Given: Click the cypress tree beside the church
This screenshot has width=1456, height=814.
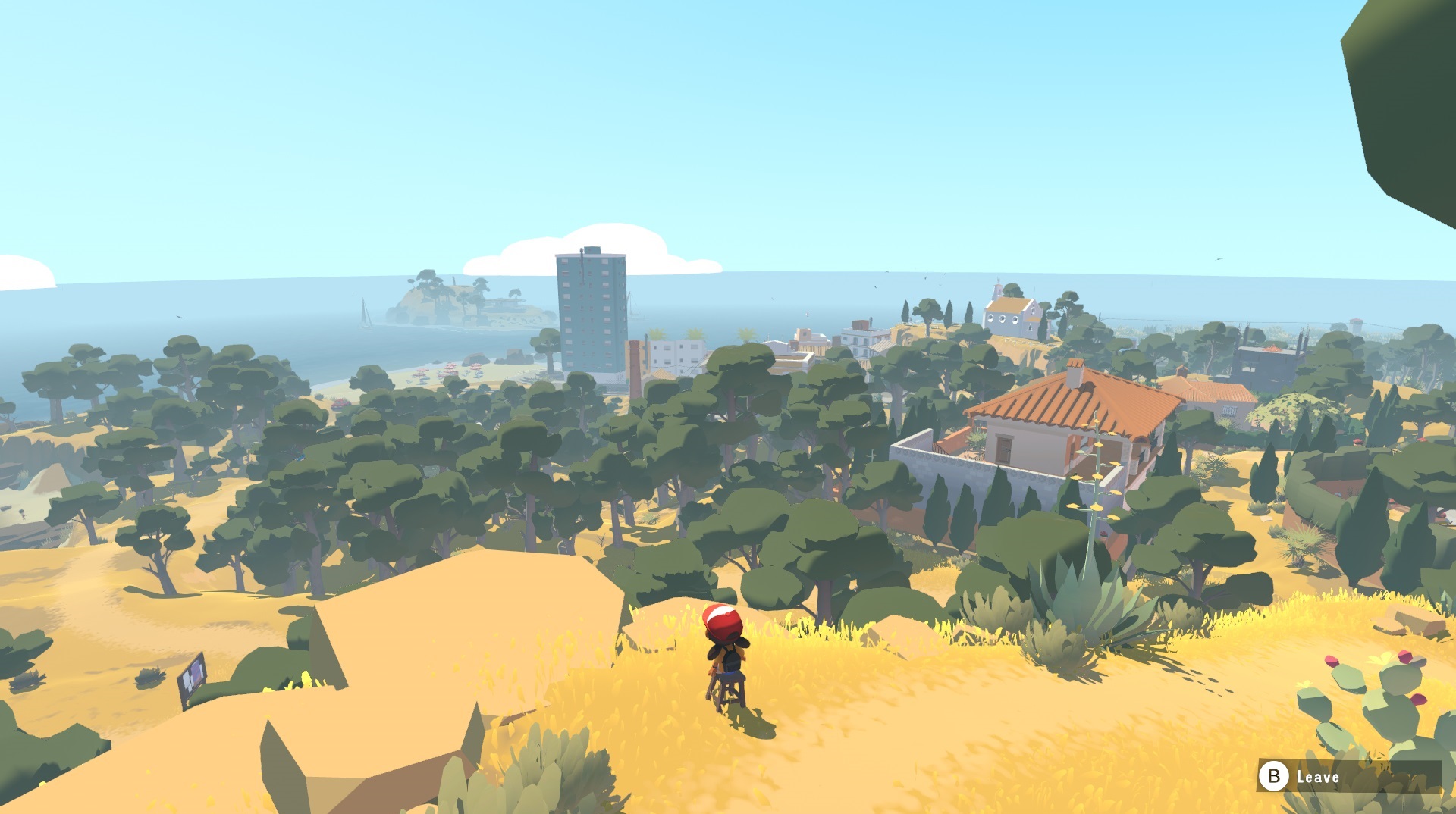Looking at the screenshot, I should [969, 311].
